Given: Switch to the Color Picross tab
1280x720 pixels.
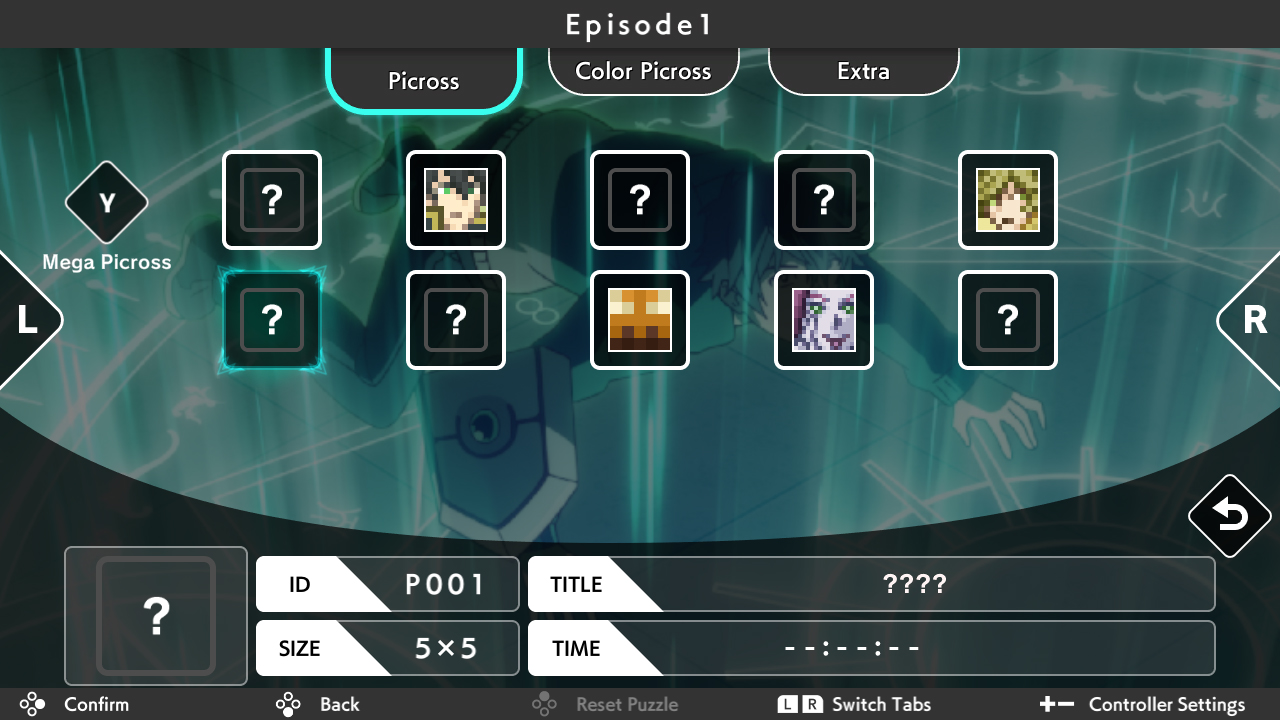Looking at the screenshot, I should click(643, 70).
